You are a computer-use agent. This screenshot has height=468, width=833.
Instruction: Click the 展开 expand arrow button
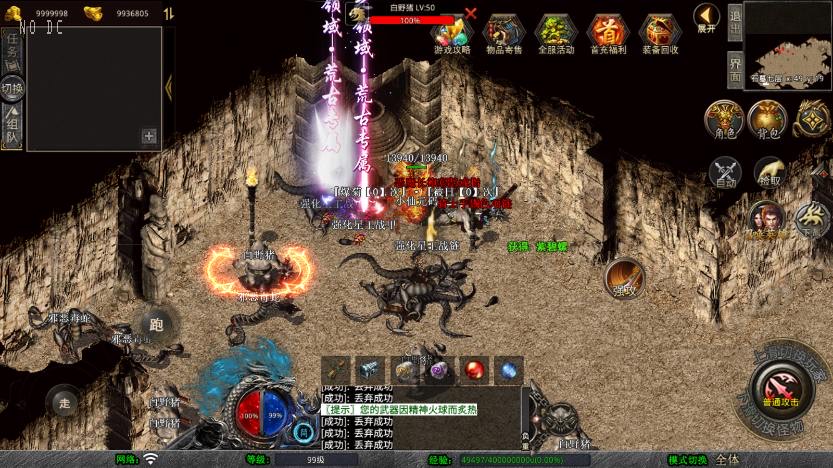click(707, 18)
